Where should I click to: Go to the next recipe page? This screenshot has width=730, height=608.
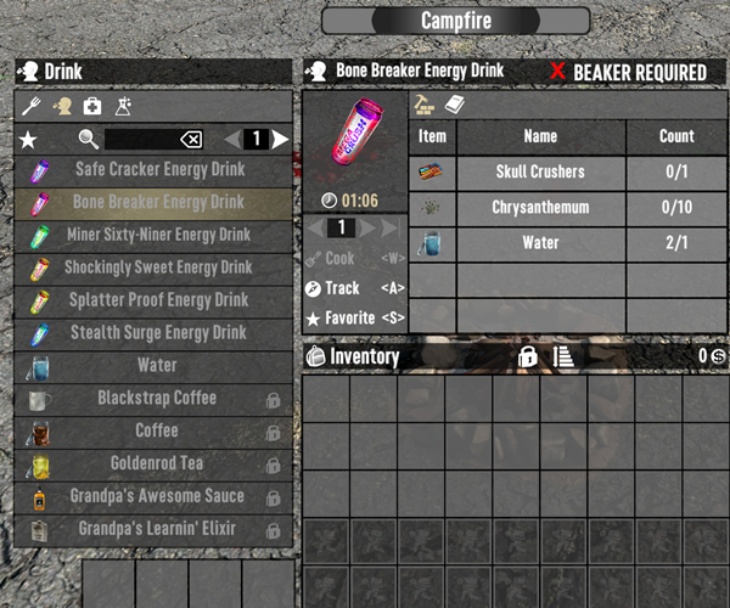[281, 139]
